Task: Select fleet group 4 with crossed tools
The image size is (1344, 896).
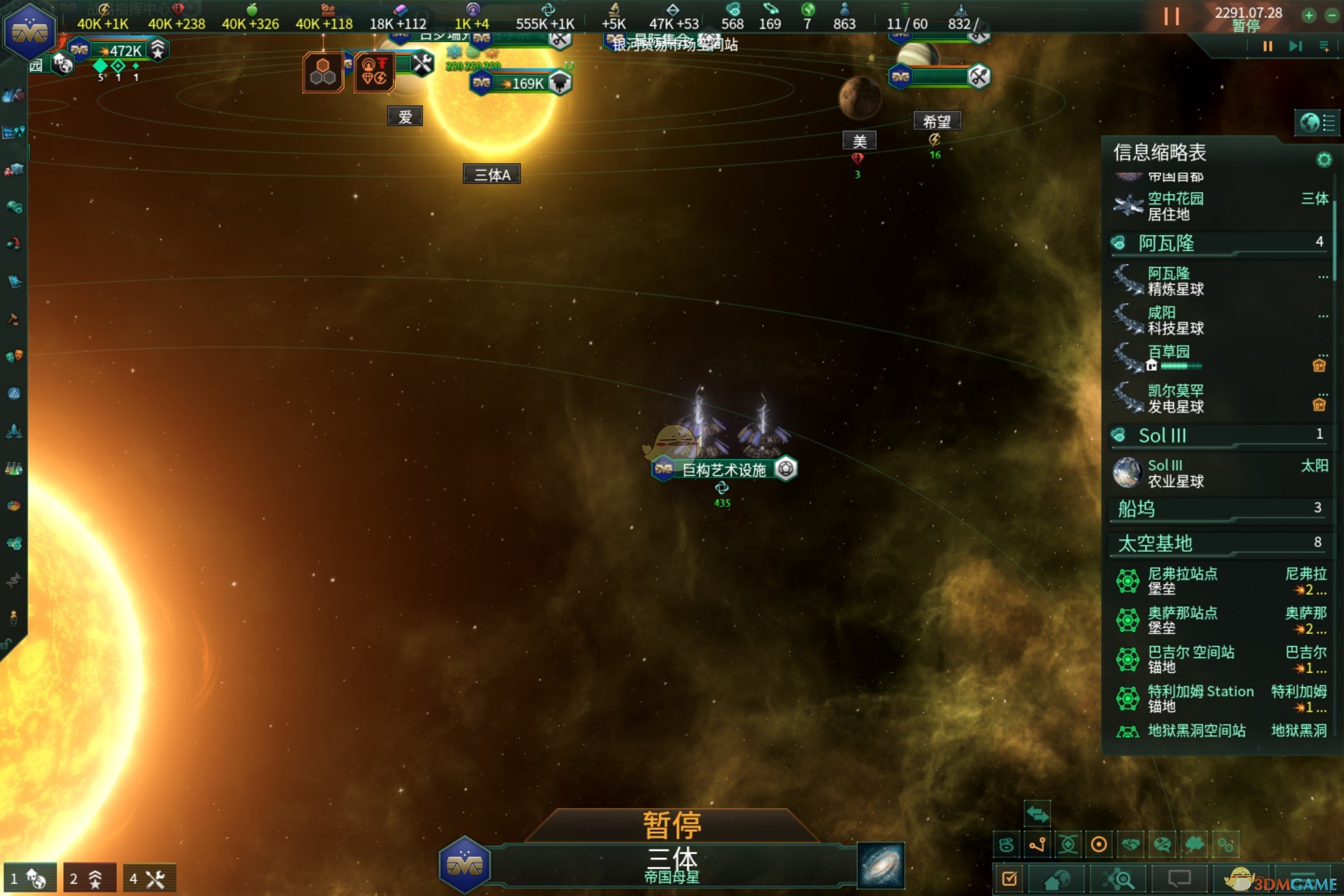Action: (x=149, y=879)
